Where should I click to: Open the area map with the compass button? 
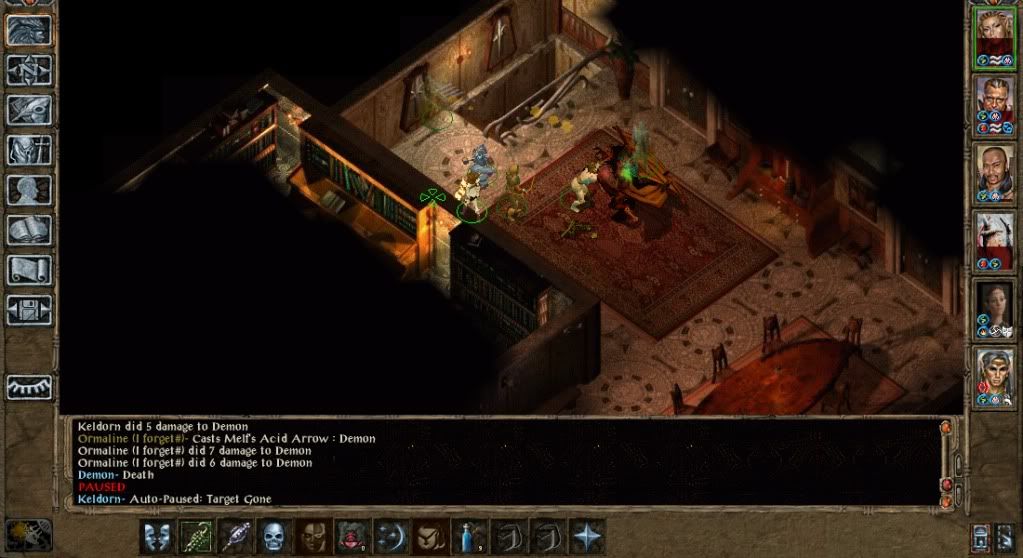(29, 69)
